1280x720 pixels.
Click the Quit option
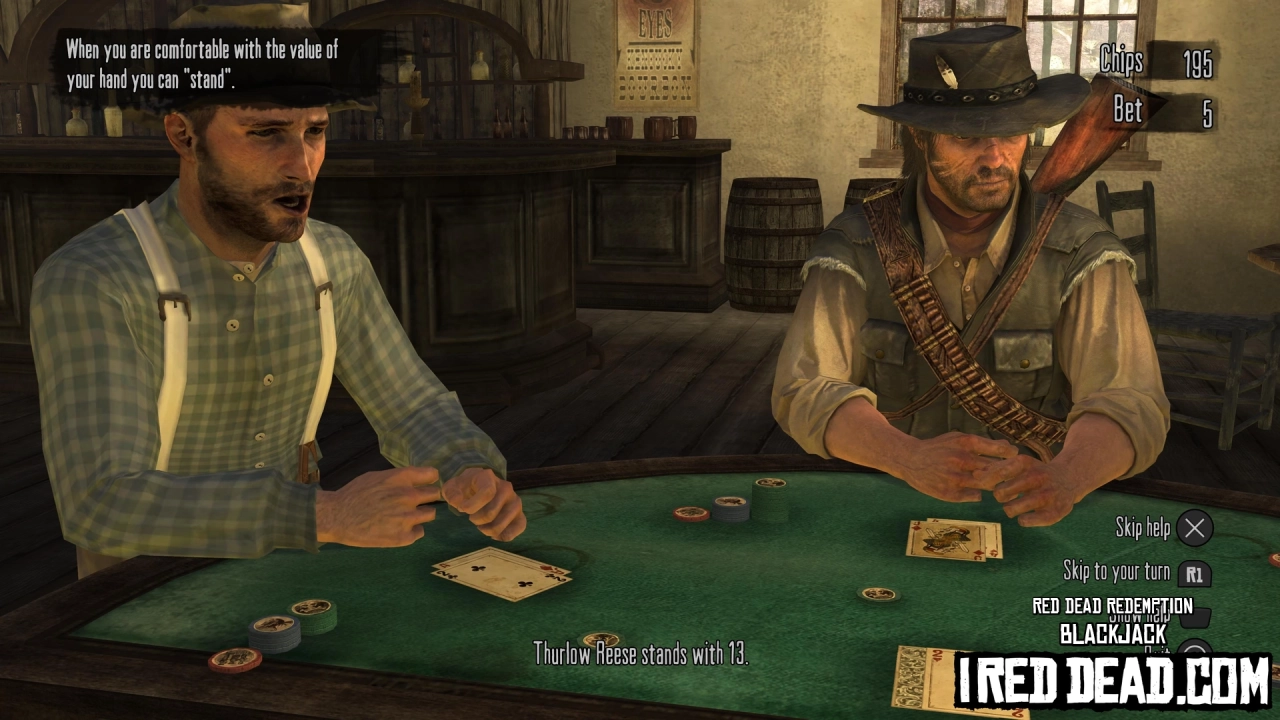point(1158,652)
